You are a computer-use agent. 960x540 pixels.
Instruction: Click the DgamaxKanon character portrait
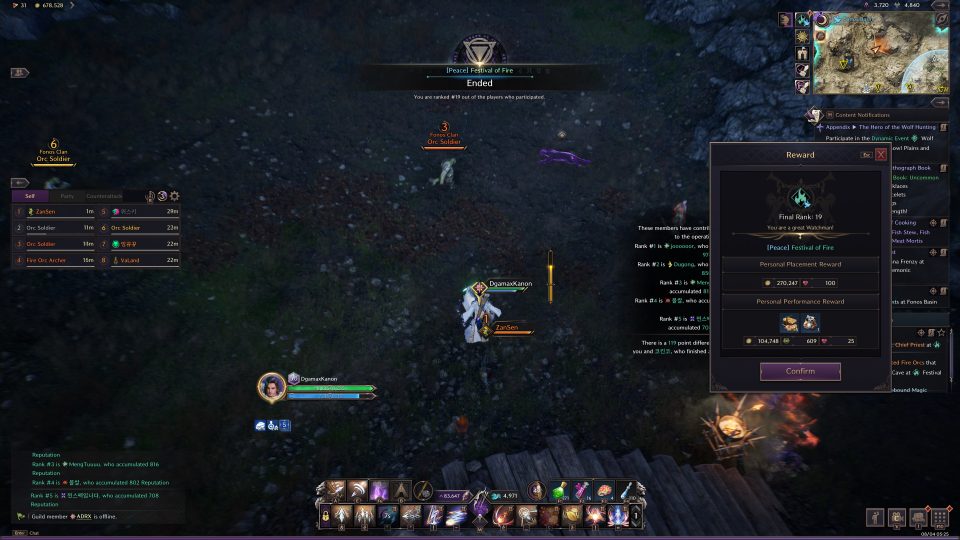271,387
